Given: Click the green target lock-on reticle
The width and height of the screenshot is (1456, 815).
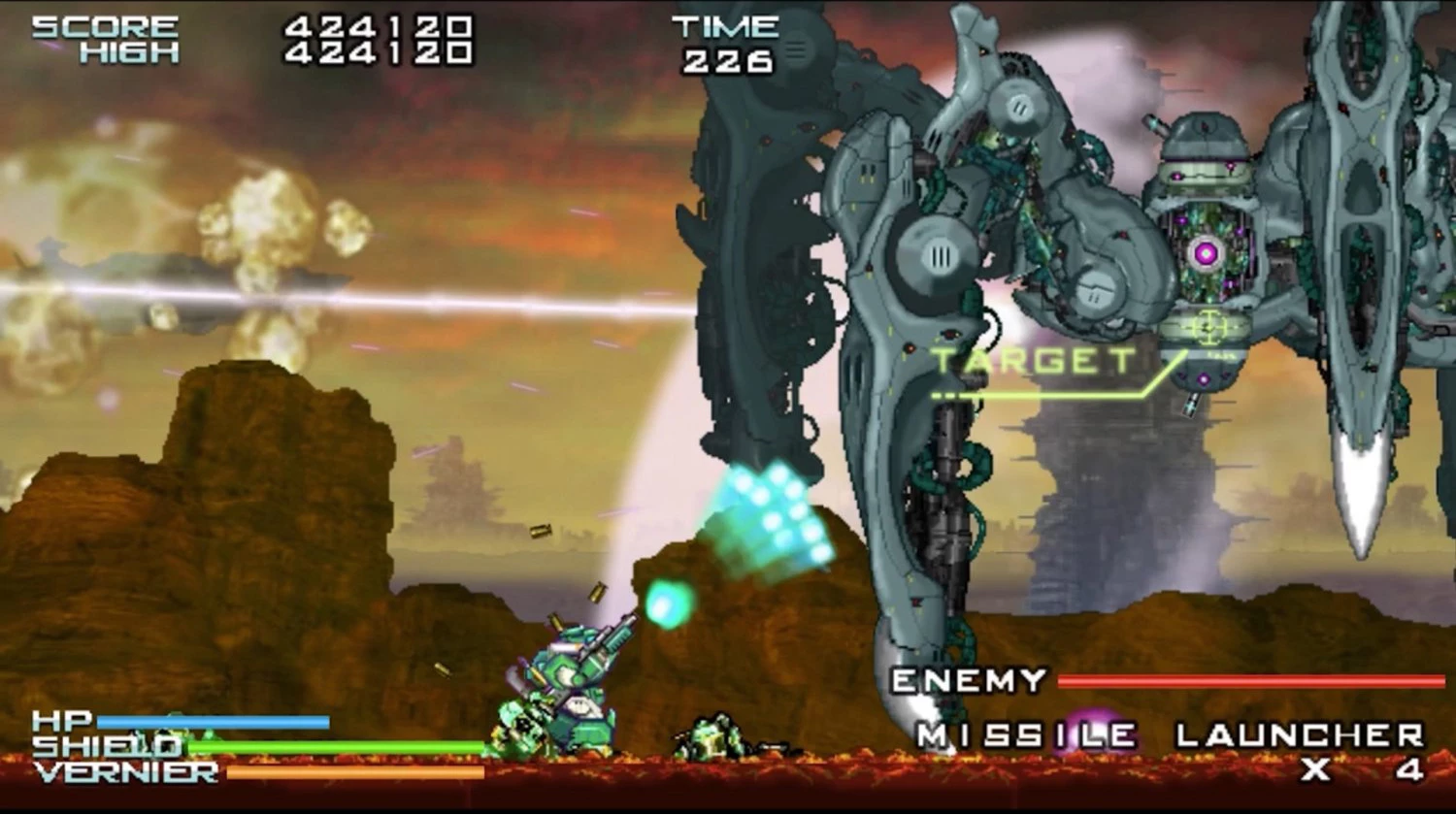Looking at the screenshot, I should (1207, 327).
